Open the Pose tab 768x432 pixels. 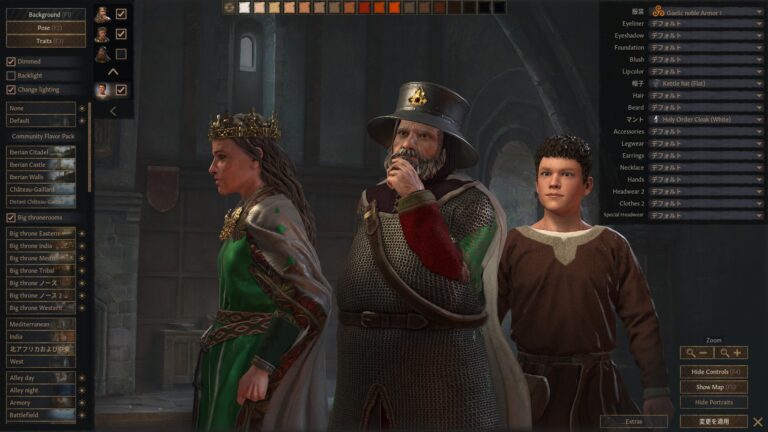point(45,28)
